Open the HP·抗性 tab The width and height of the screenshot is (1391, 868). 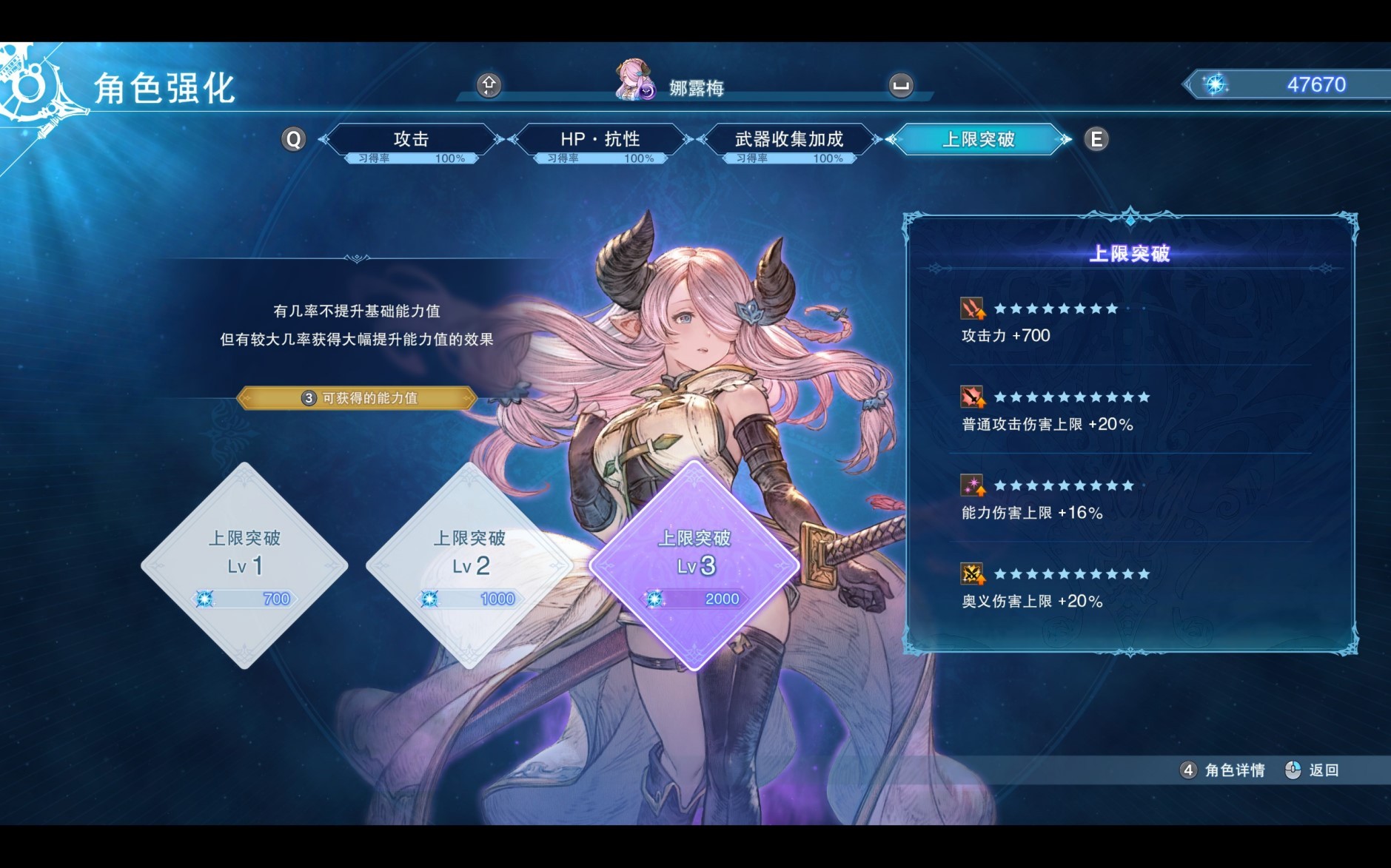[x=600, y=138]
